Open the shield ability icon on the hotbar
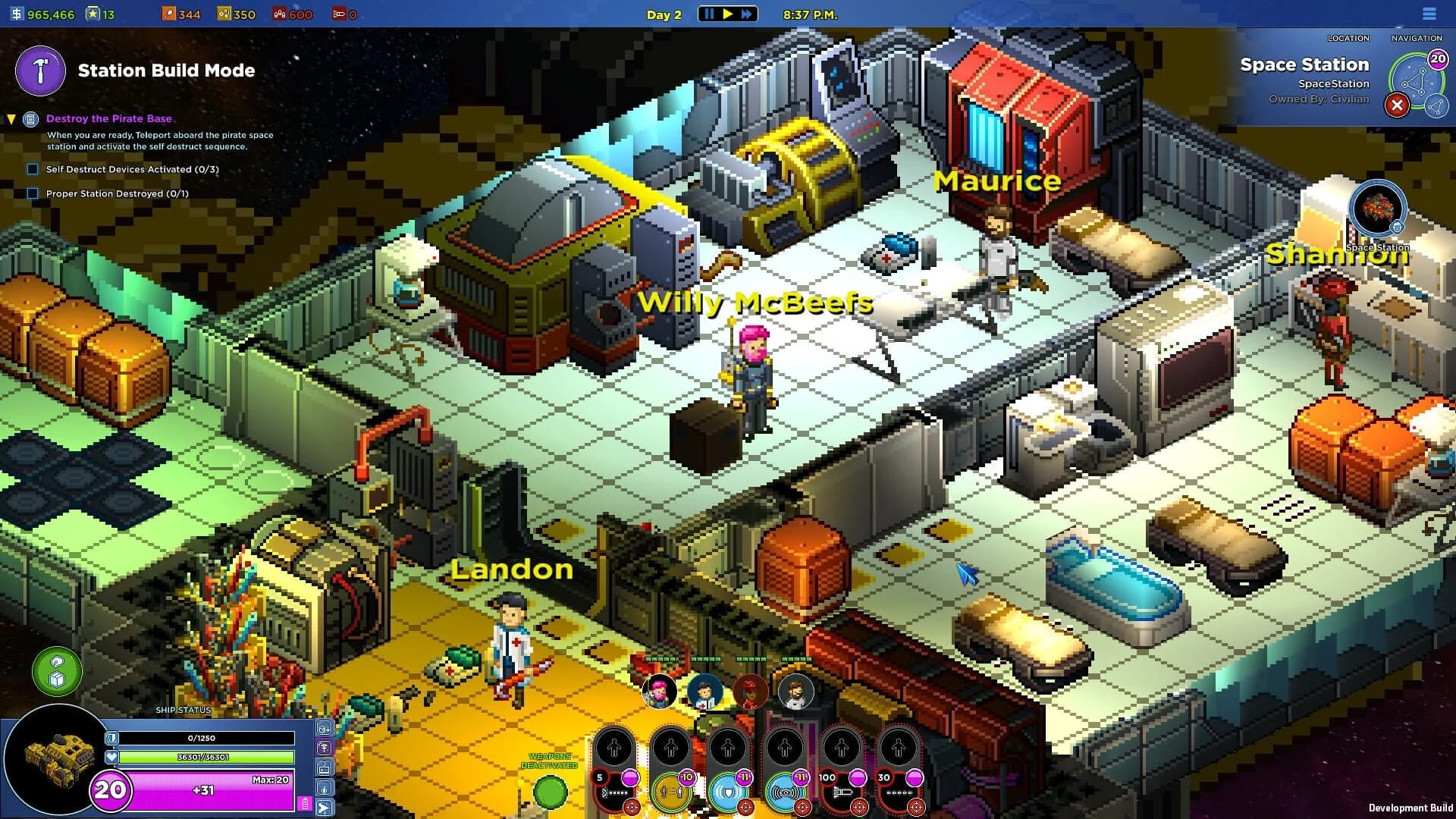1456x819 pixels. pyautogui.click(x=730, y=793)
